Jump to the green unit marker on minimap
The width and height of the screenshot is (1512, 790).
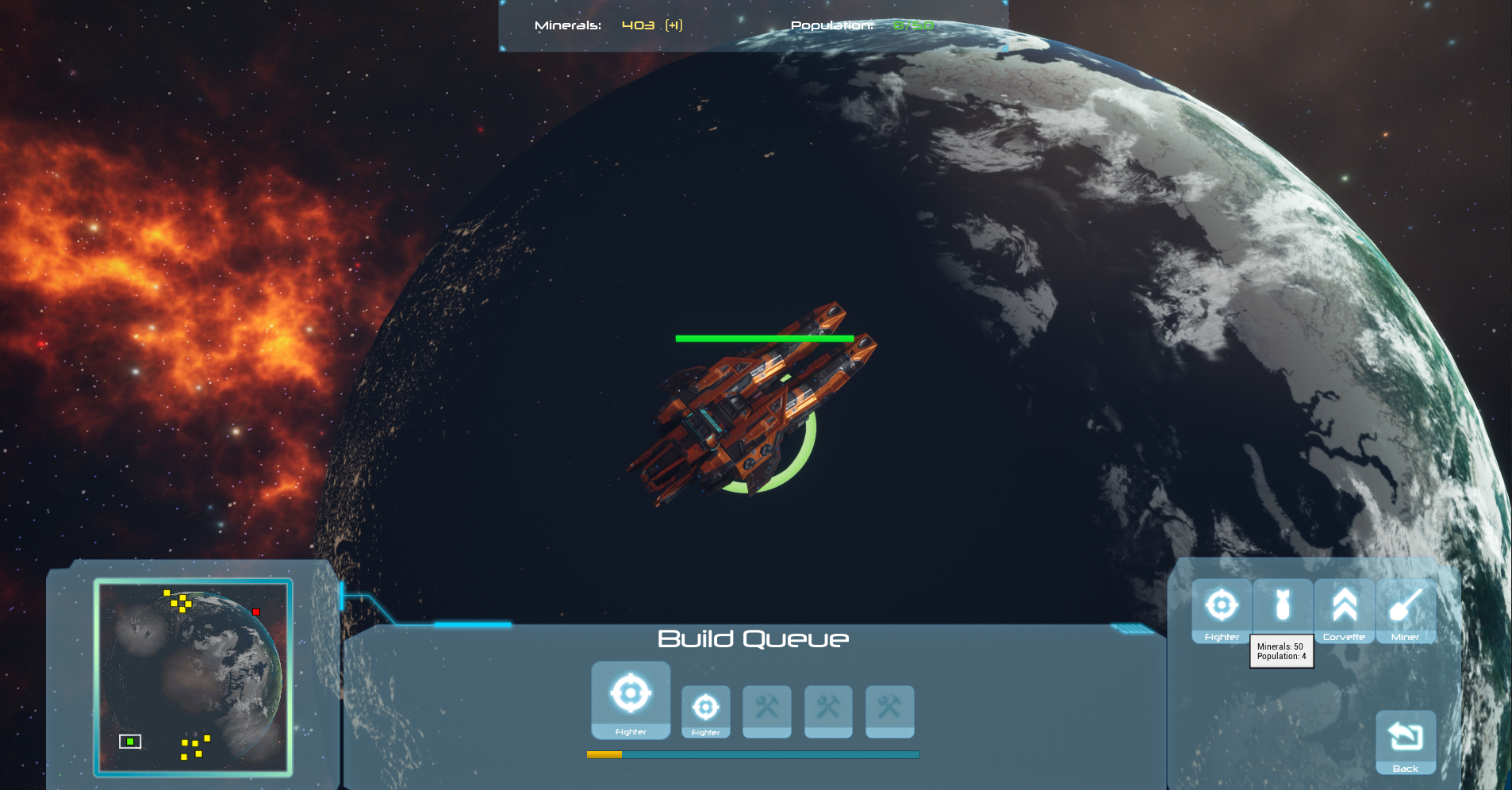130,742
